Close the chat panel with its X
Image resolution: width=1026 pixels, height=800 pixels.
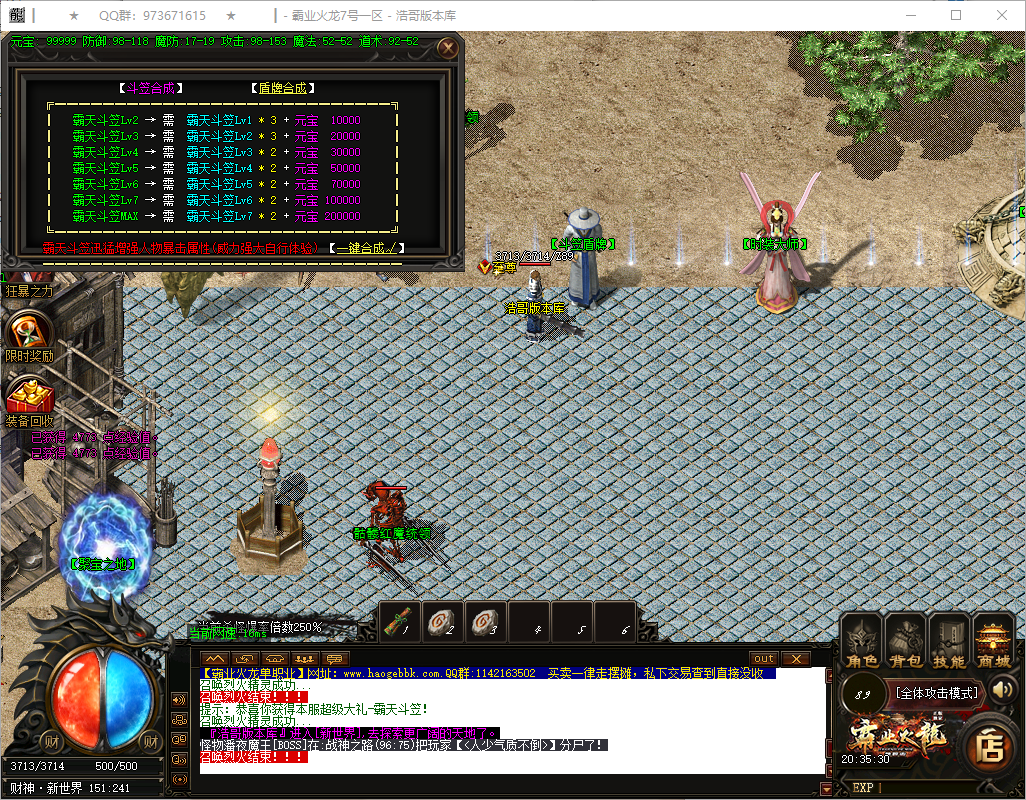pos(795,658)
